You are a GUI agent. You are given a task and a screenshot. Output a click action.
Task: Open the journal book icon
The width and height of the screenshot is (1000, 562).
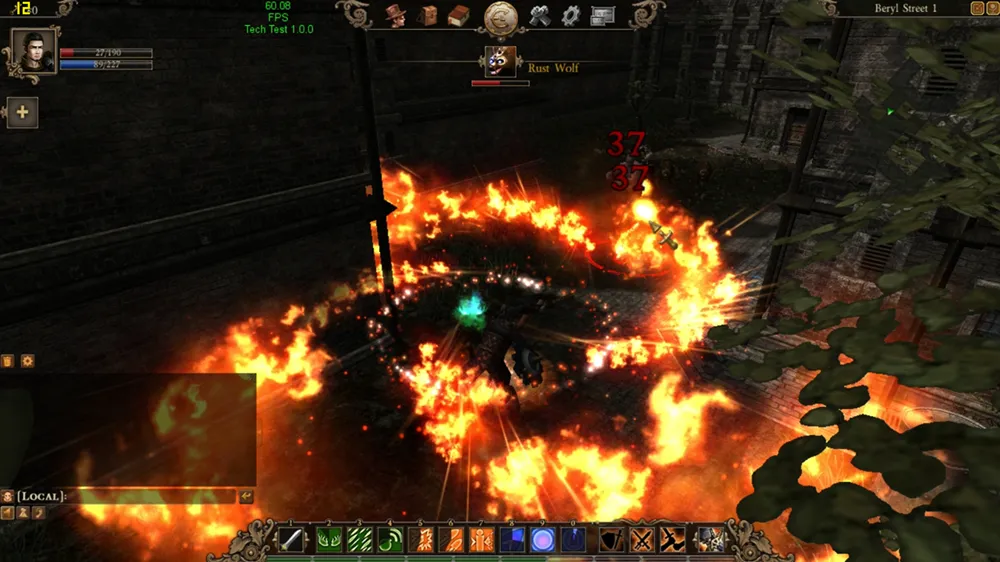point(458,16)
